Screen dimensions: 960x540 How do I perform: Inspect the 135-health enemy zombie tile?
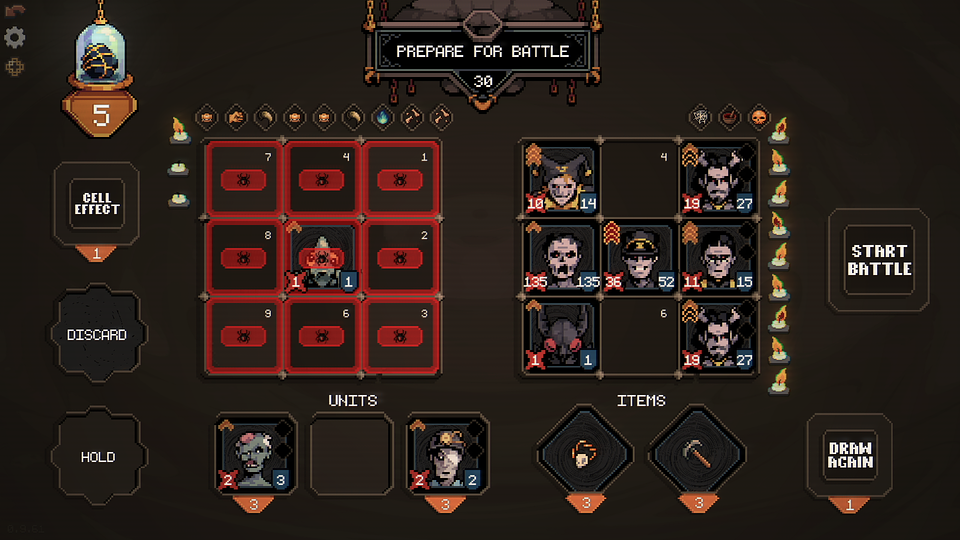click(560, 258)
